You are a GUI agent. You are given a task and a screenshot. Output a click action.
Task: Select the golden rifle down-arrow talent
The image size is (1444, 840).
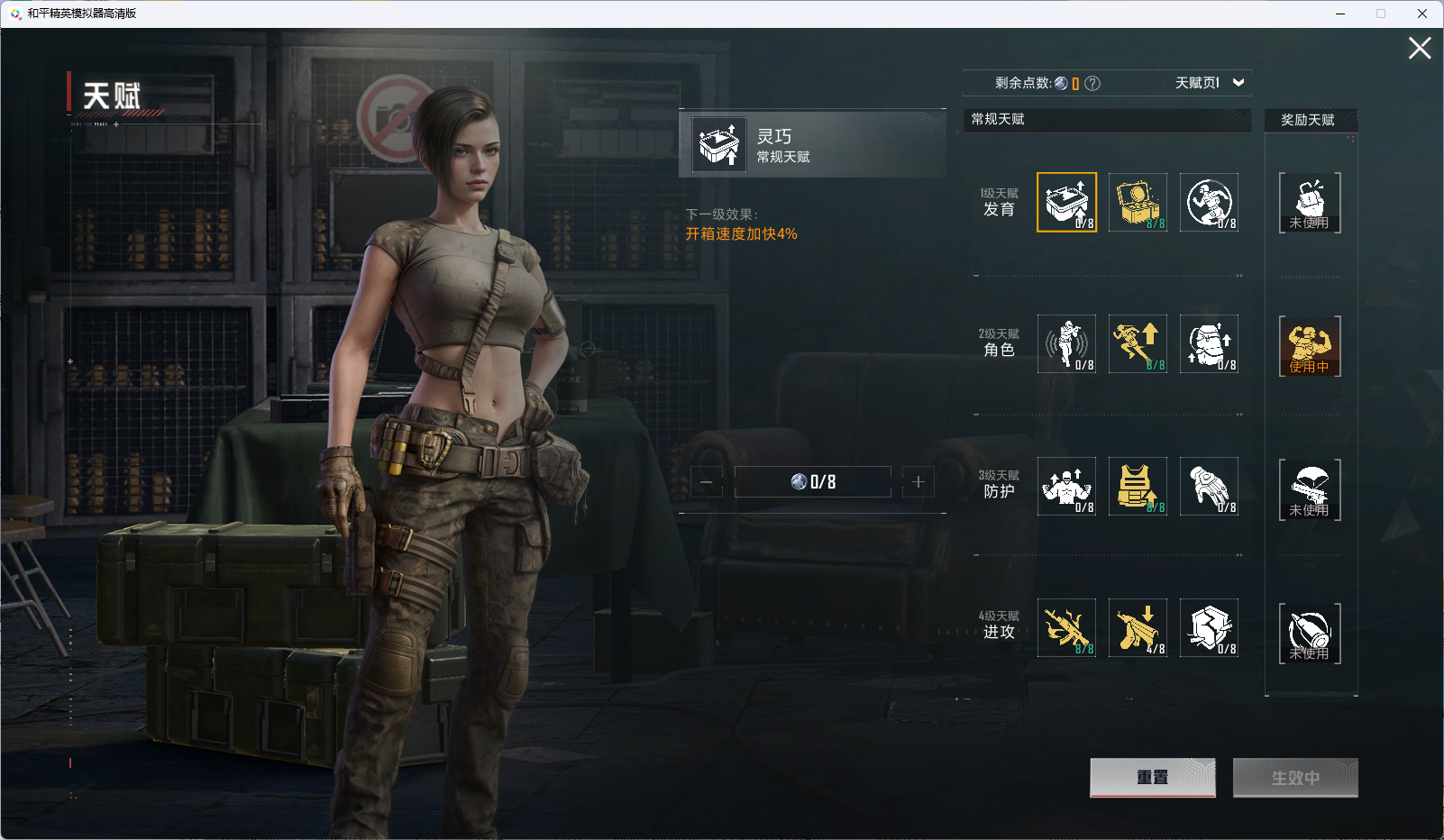tap(1138, 627)
